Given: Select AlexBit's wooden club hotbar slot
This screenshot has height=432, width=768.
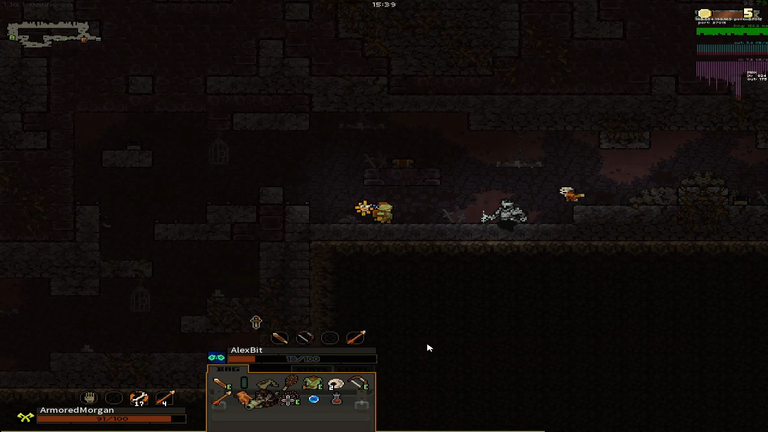Looking at the screenshot, I should click(x=280, y=338).
